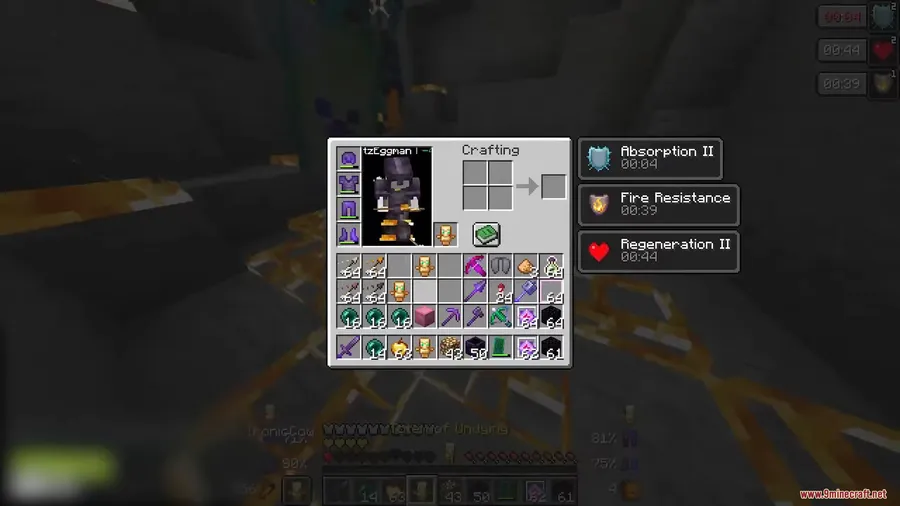Pick up the pink block
This screenshot has width=900, height=506.
tap(424, 317)
